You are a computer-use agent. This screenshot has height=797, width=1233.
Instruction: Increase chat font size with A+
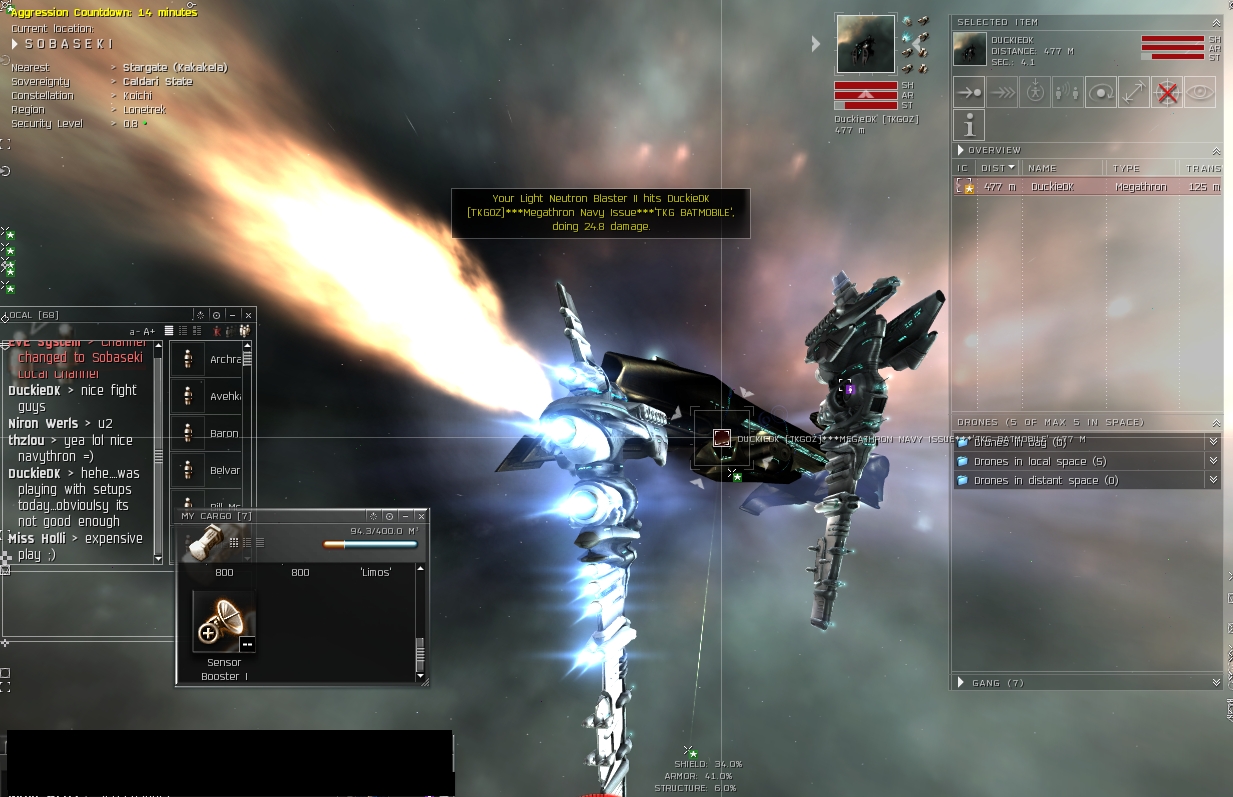(150, 331)
